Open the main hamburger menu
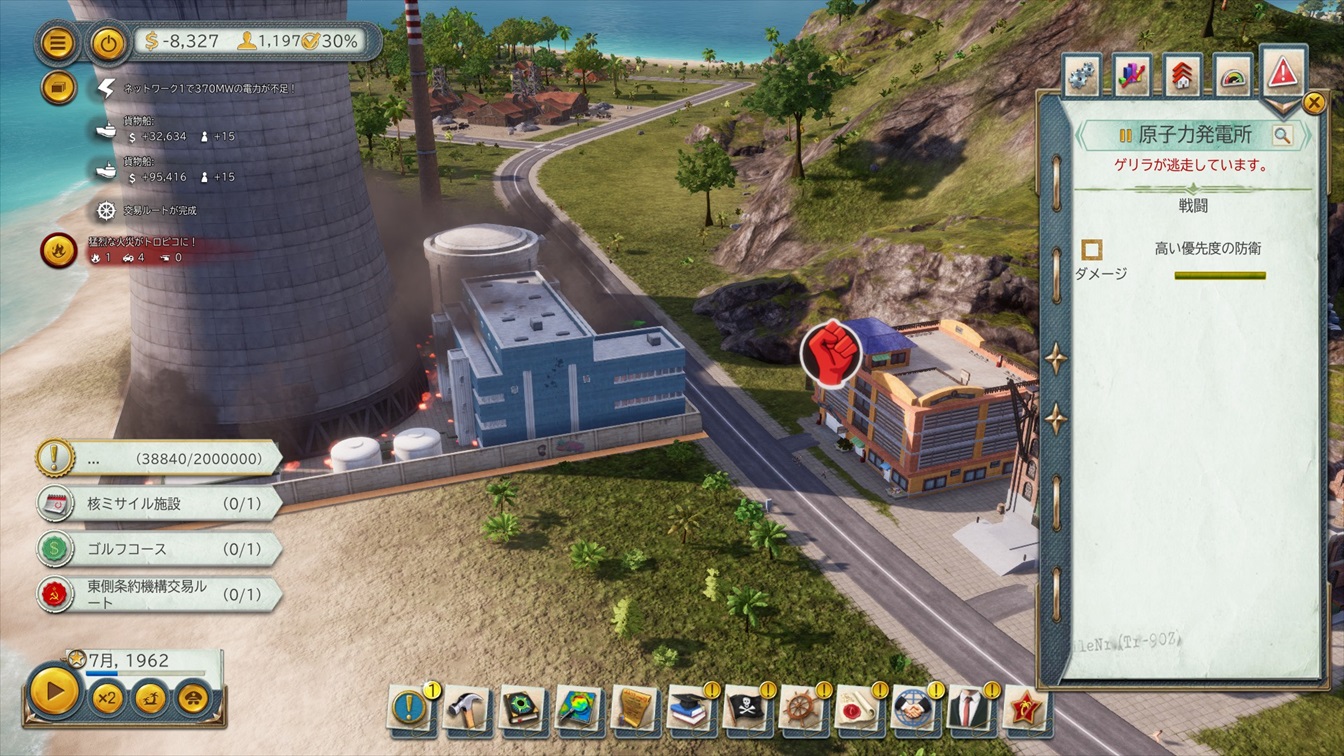 click(x=59, y=43)
